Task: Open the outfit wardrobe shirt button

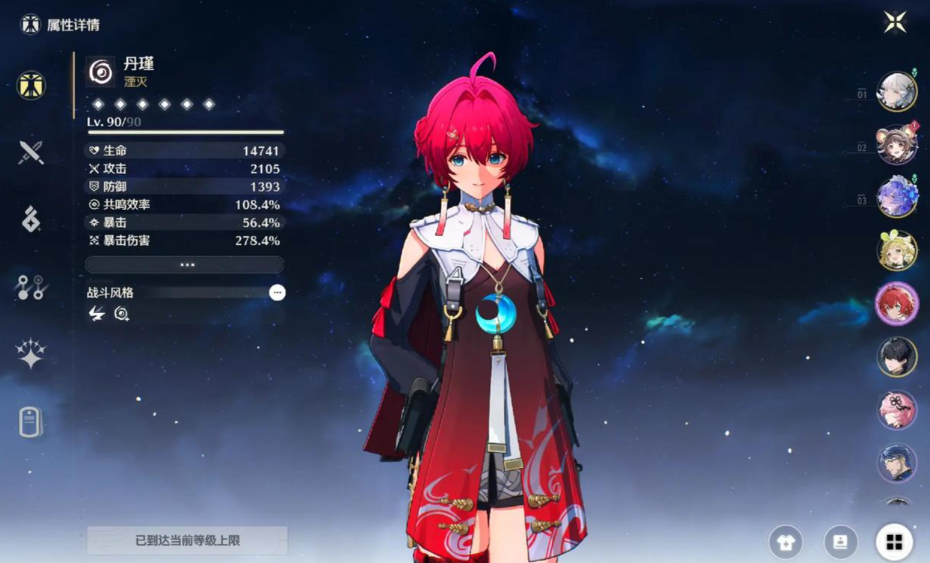Action: click(785, 542)
